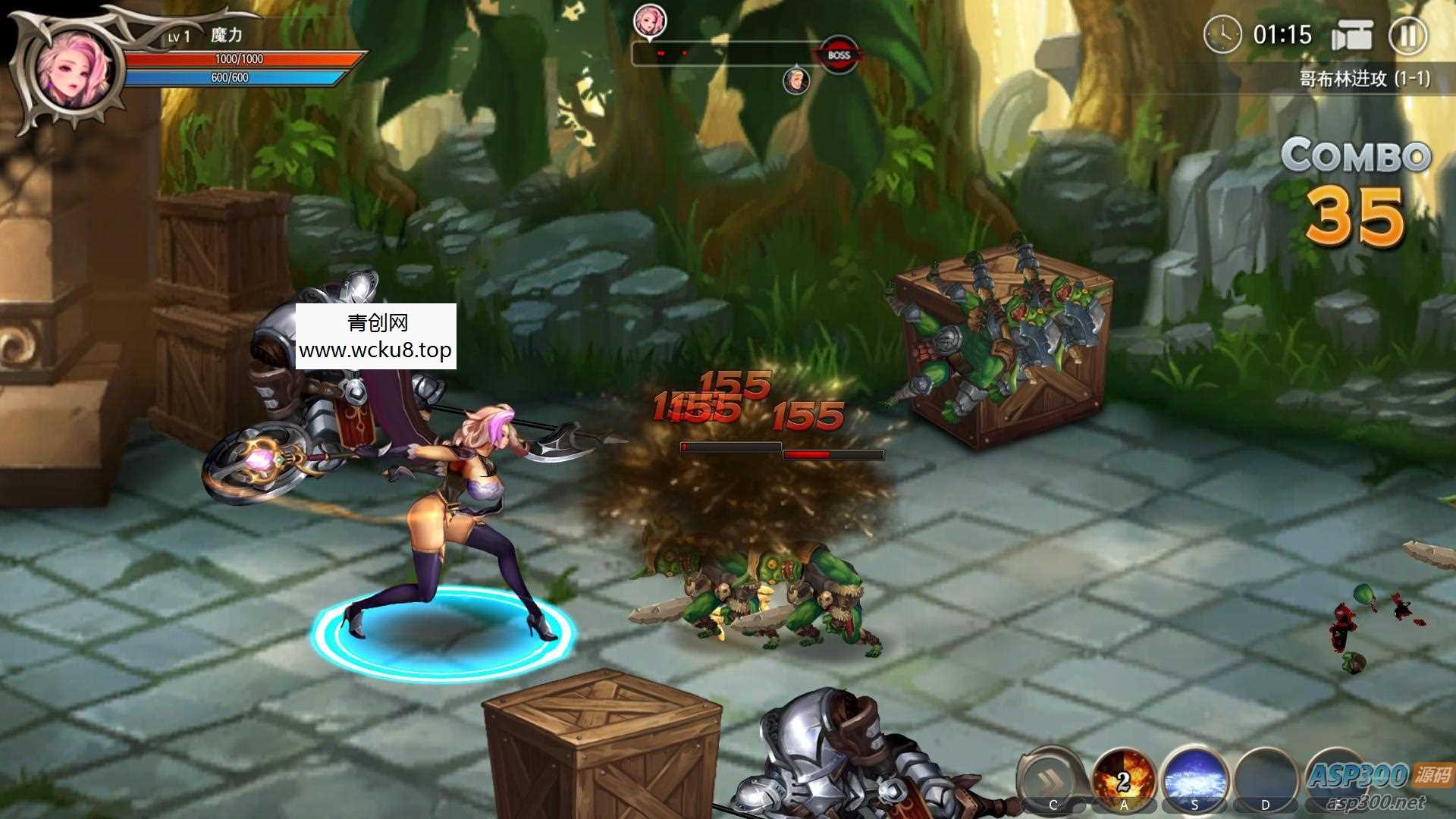The image size is (1456, 819).
Task: Cast the blue ice burst skill
Action: click(1194, 779)
